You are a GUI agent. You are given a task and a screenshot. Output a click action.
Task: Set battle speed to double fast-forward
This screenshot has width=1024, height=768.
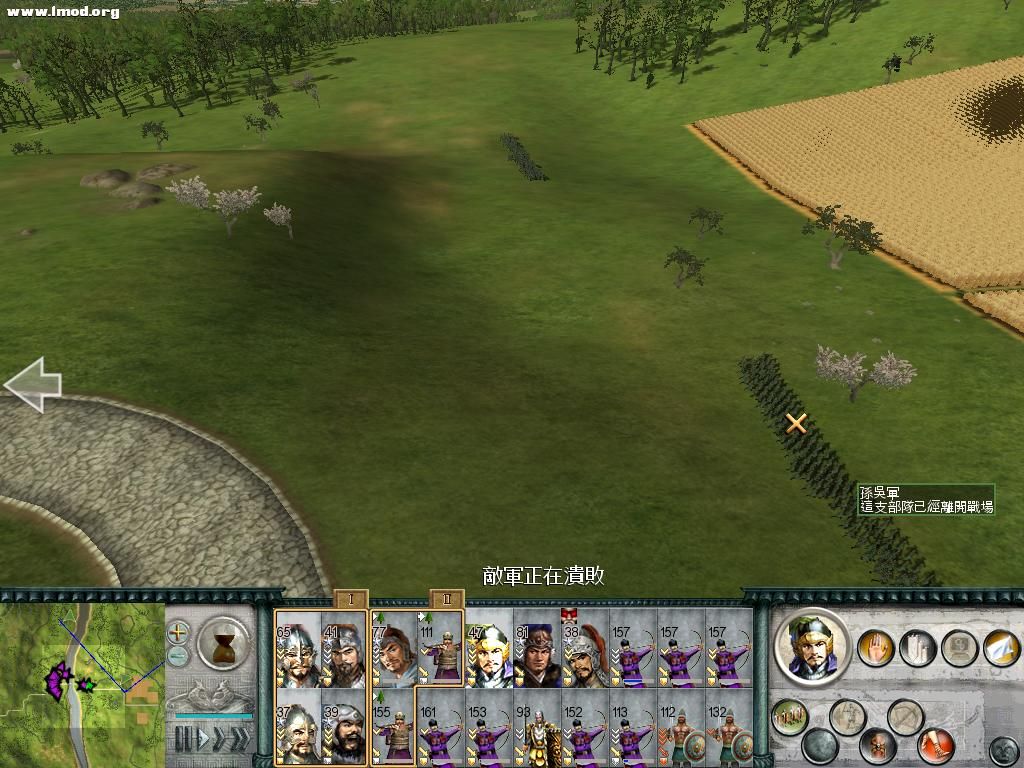coord(218,739)
